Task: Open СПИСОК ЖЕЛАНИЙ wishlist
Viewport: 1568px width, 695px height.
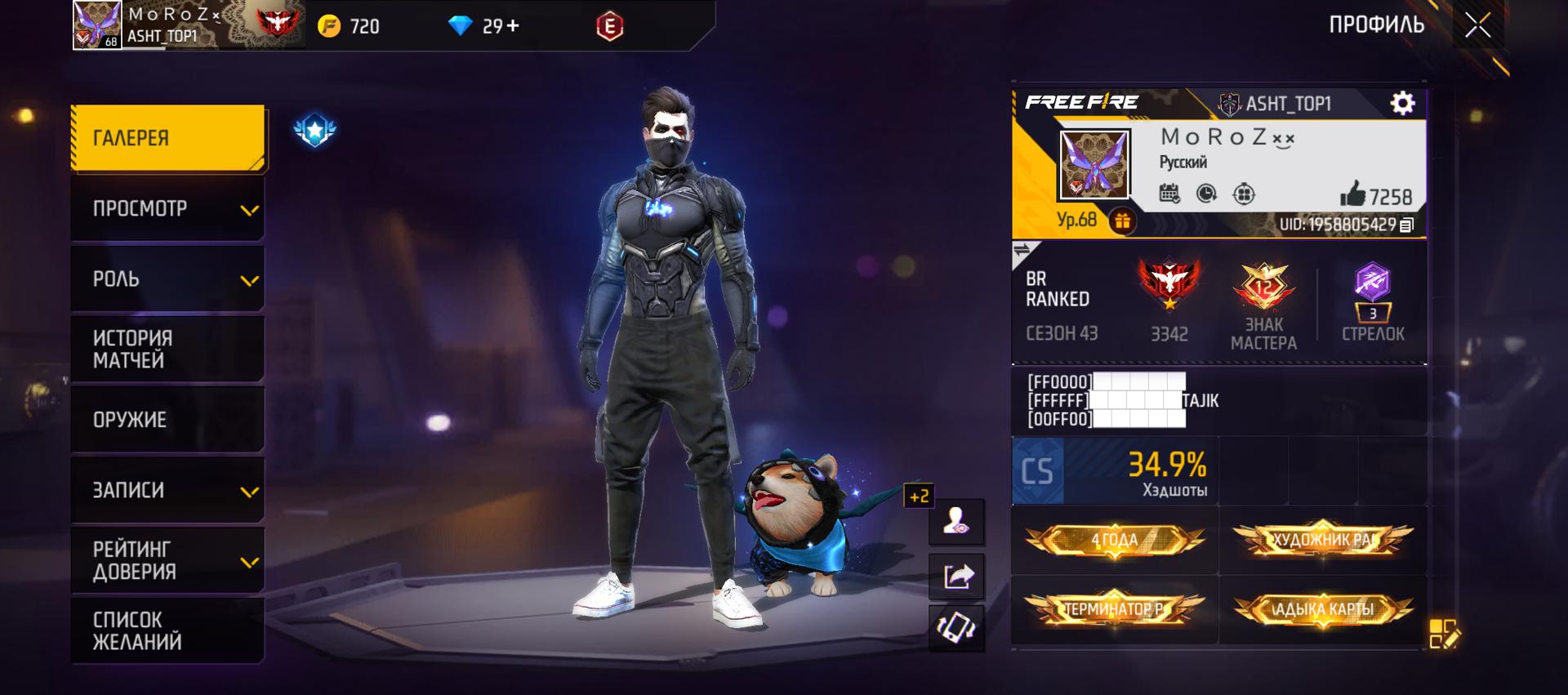Action: 168,630
